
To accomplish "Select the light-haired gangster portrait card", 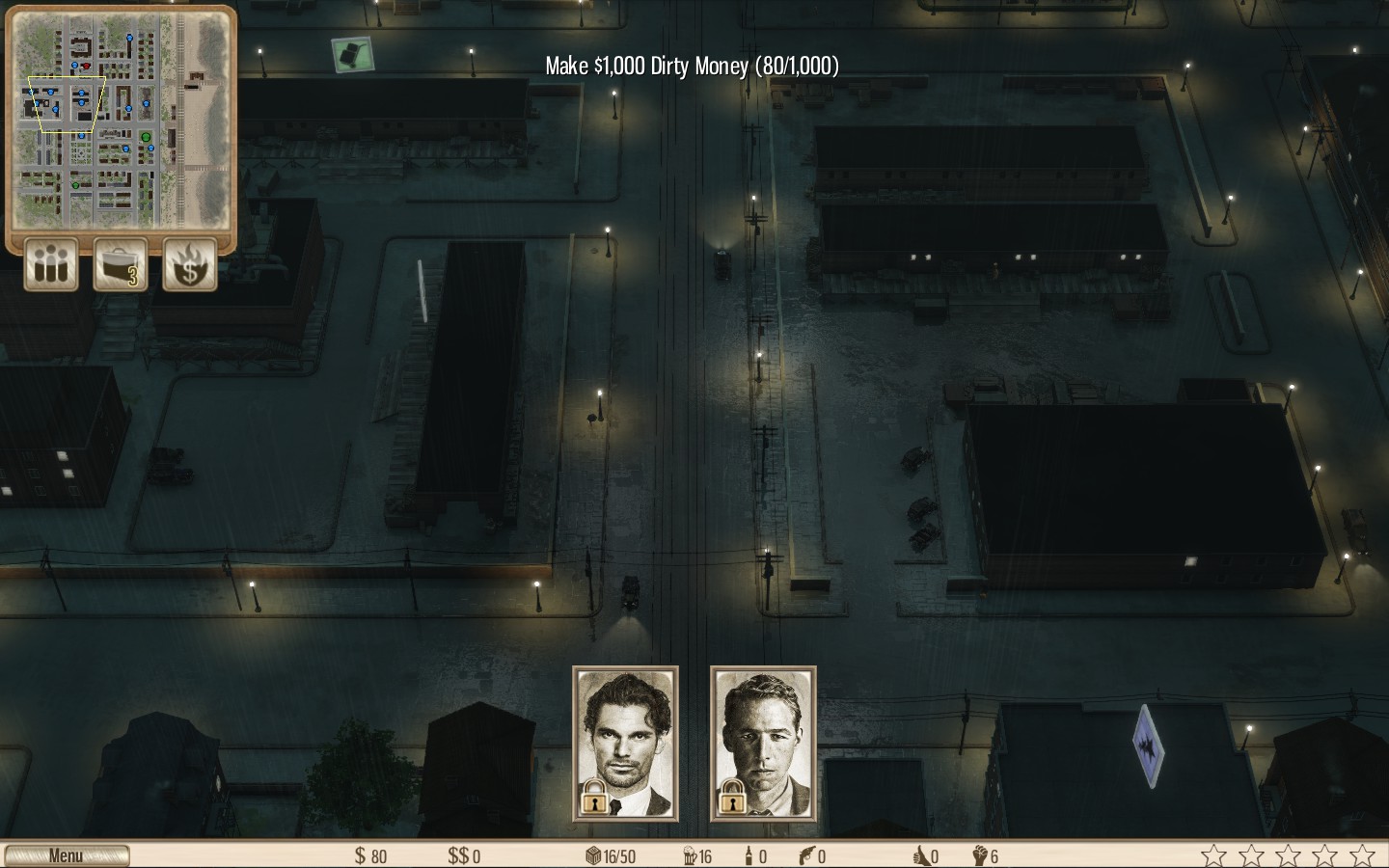I will [x=763, y=744].
